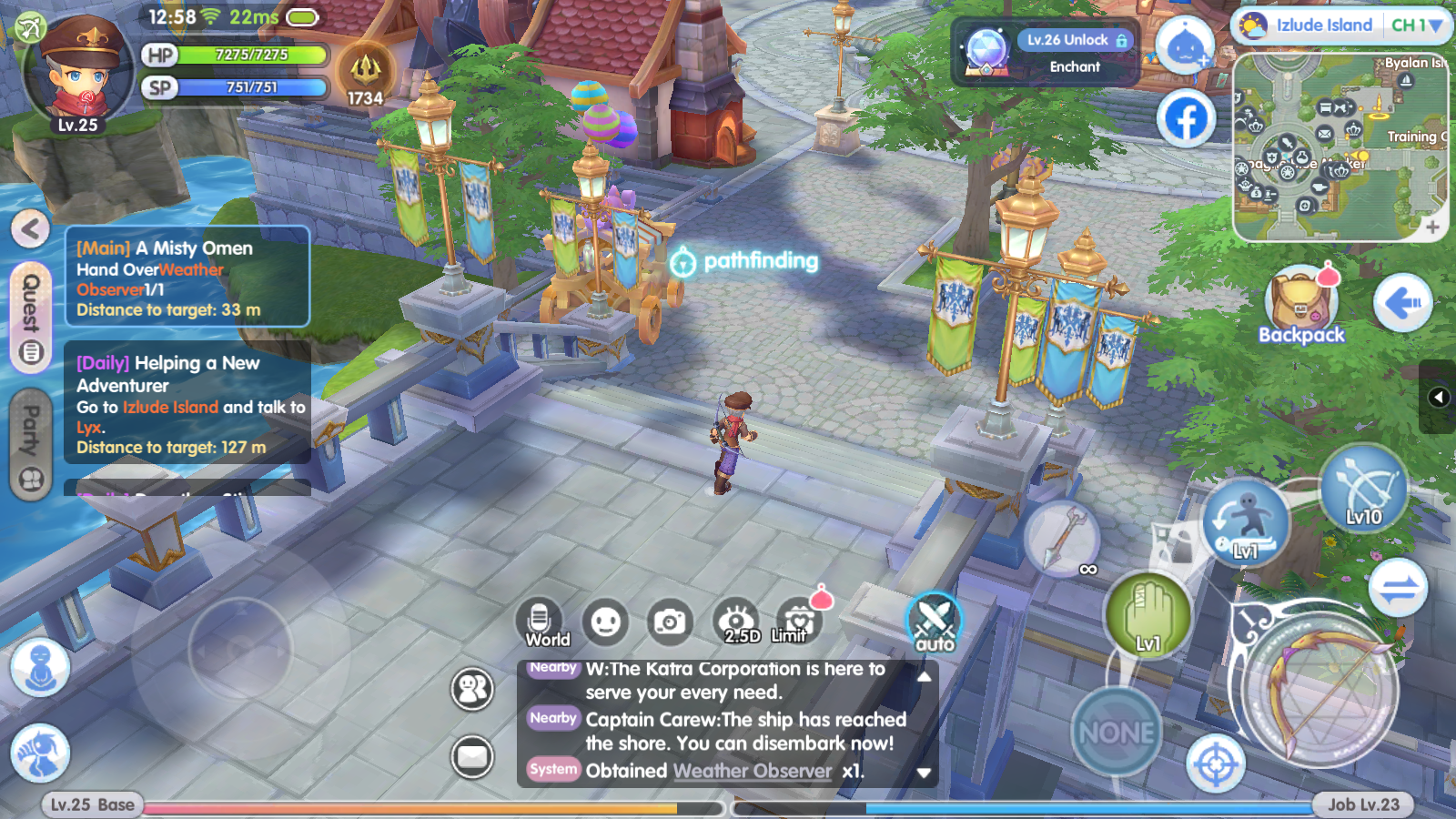Open the camera screenshot mode

tap(670, 622)
